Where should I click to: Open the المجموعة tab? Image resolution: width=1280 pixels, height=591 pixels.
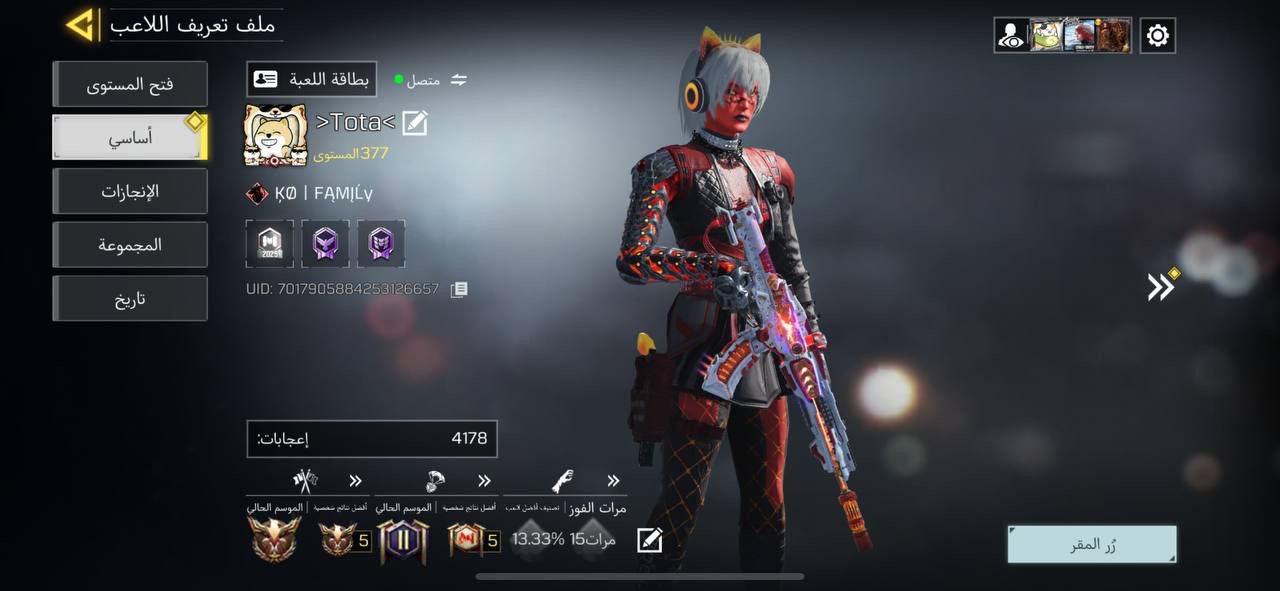[130, 245]
